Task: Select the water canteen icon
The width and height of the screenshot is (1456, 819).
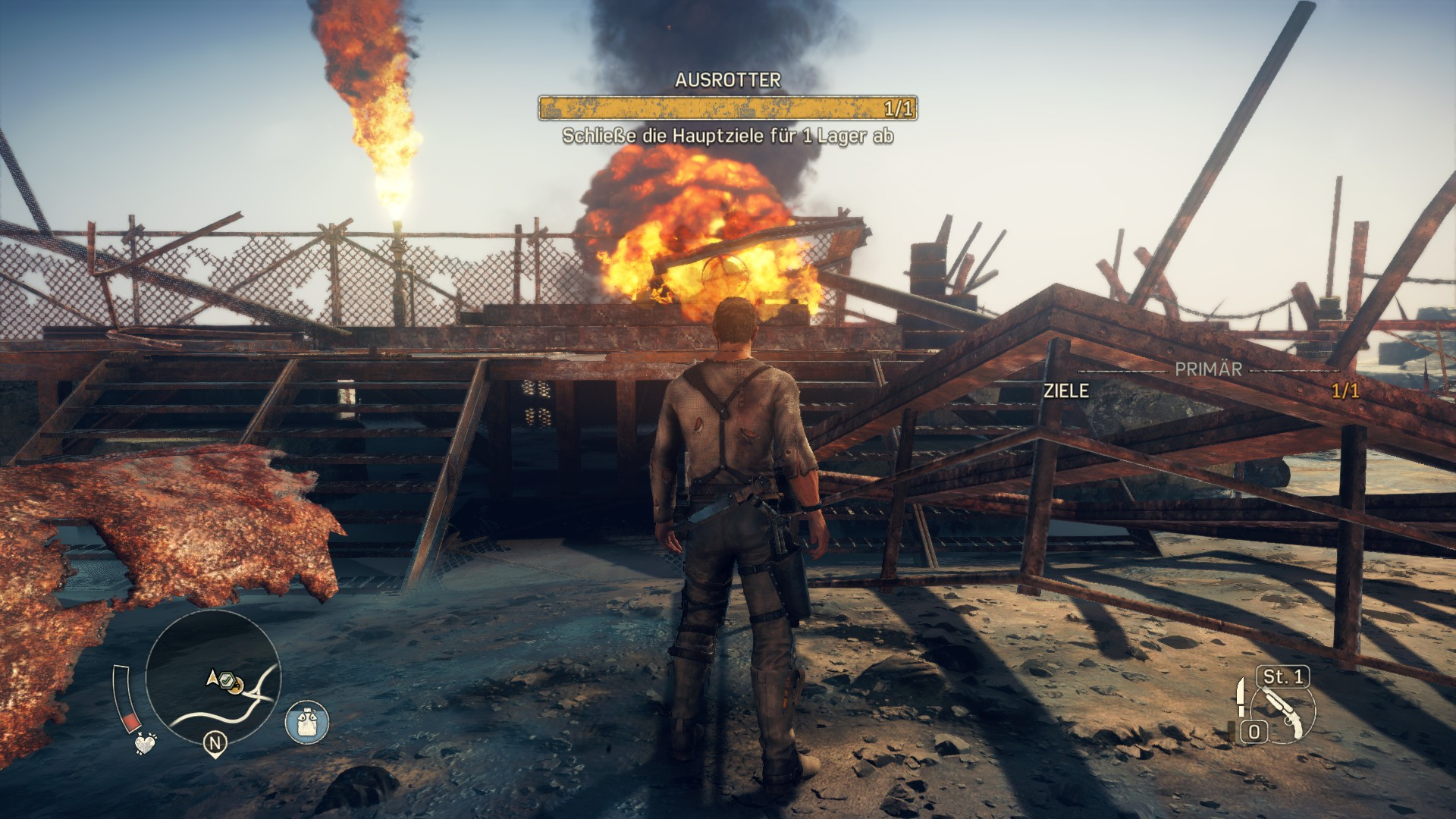Action: [x=307, y=721]
